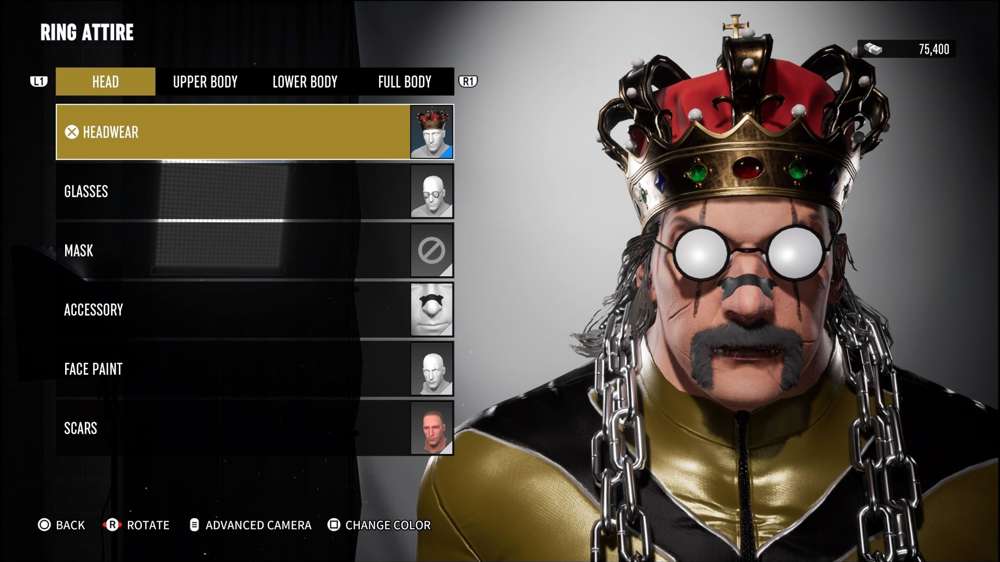1000x562 pixels.
Task: Select the Lower Body tab
Action: (x=305, y=82)
